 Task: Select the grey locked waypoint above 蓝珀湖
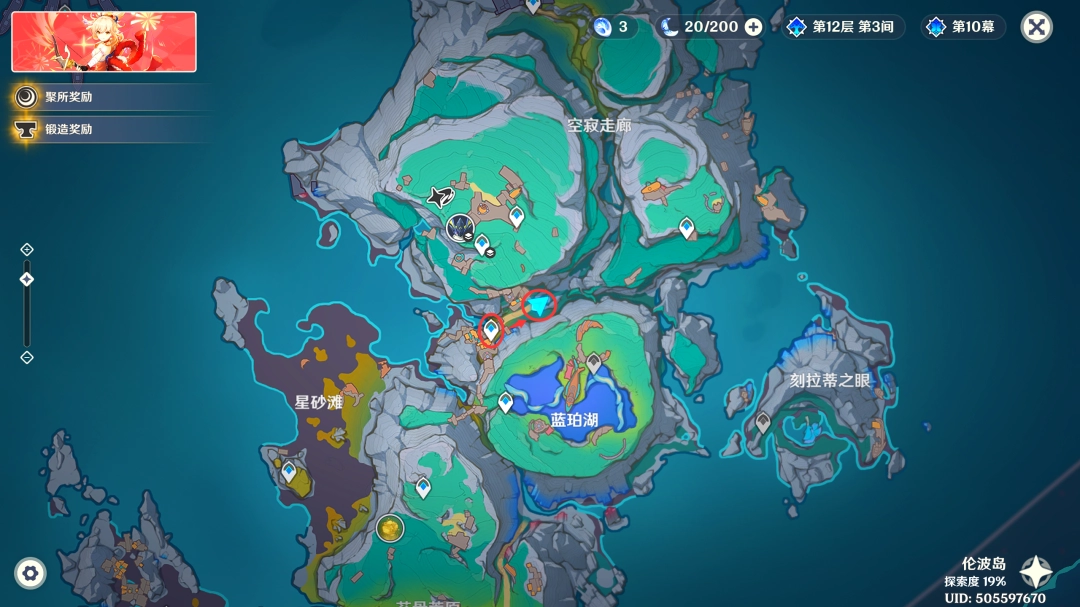tap(594, 363)
